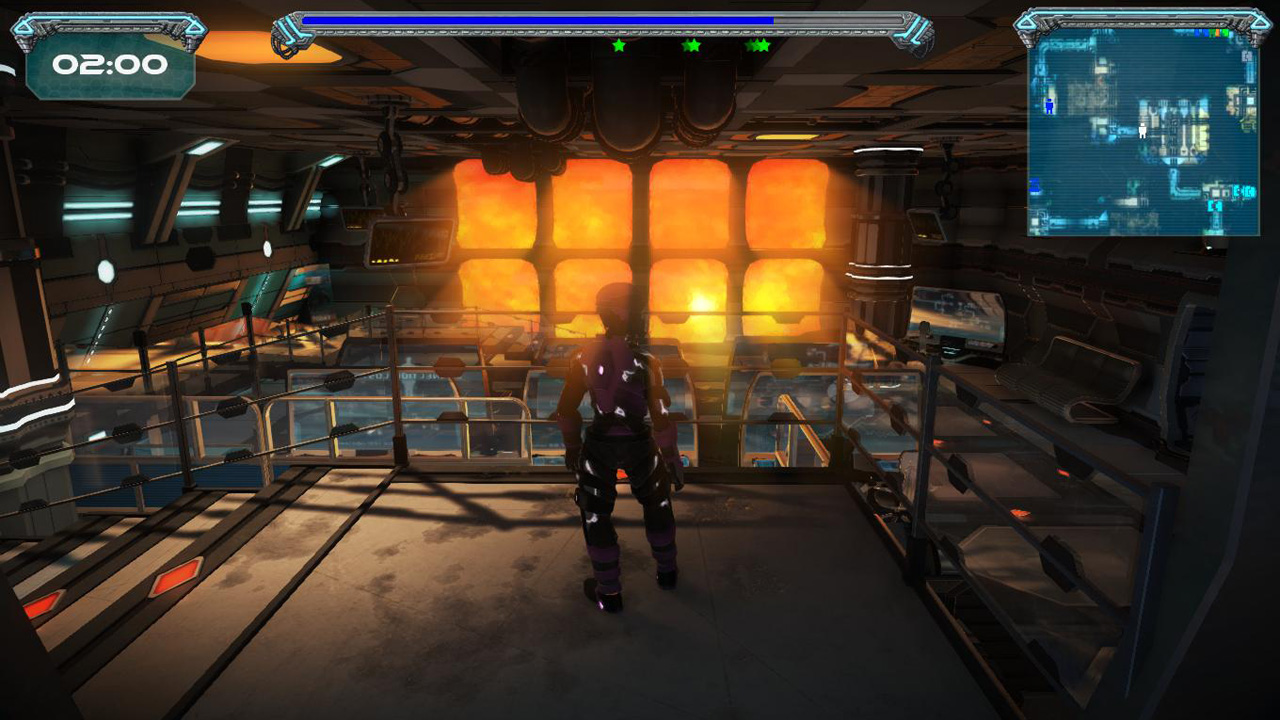Screen dimensions: 1280x720
Task: Select the cyan objective marker bottom-right of minimap
Action: (1243, 192)
